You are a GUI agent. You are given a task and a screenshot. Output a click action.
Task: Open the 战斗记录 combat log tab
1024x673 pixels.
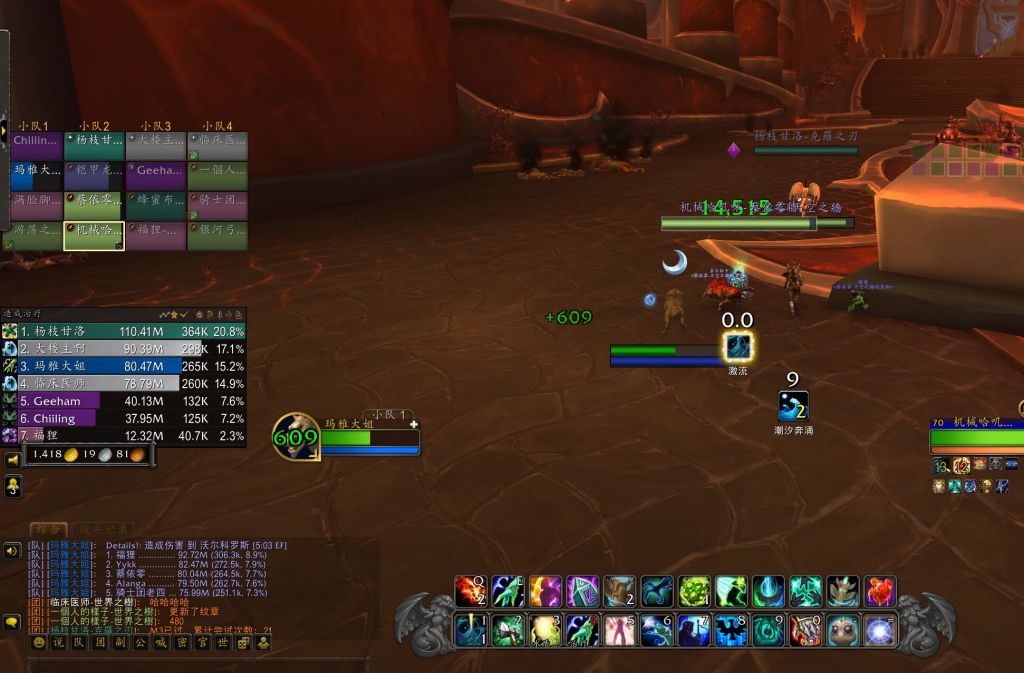(104, 529)
